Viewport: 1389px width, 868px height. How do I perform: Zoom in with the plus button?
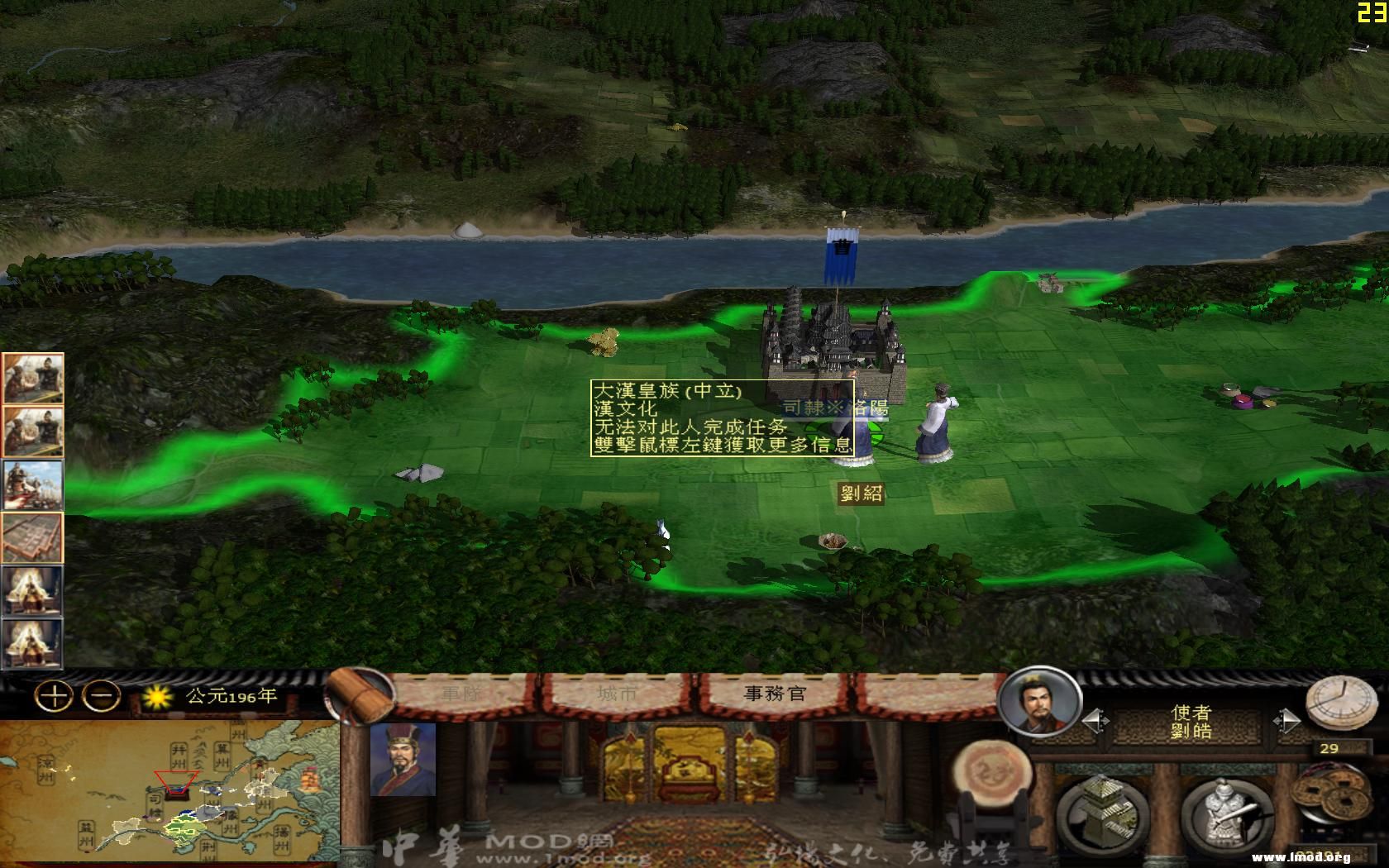(55, 695)
